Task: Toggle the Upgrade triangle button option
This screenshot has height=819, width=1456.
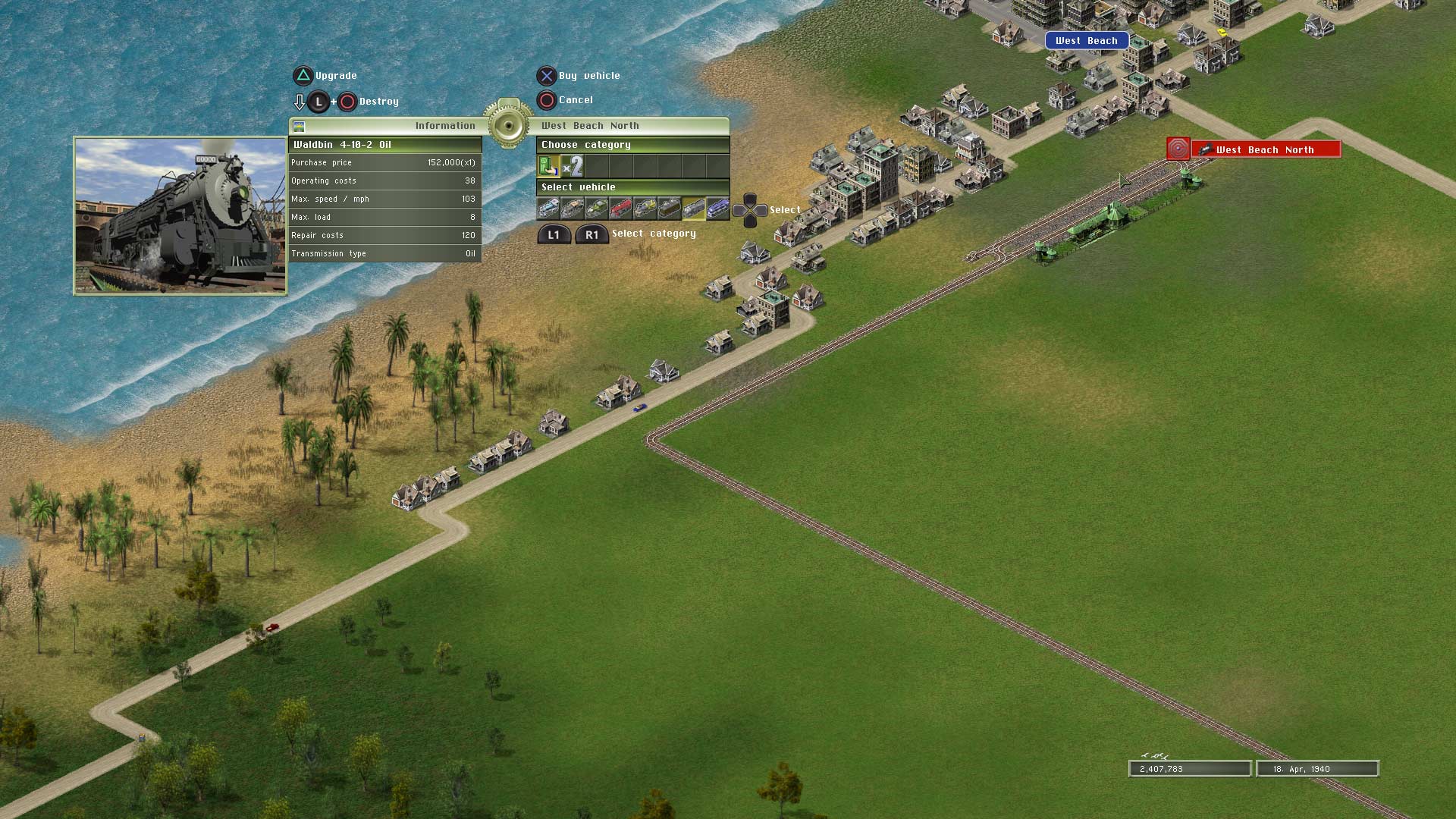Action: tap(303, 75)
